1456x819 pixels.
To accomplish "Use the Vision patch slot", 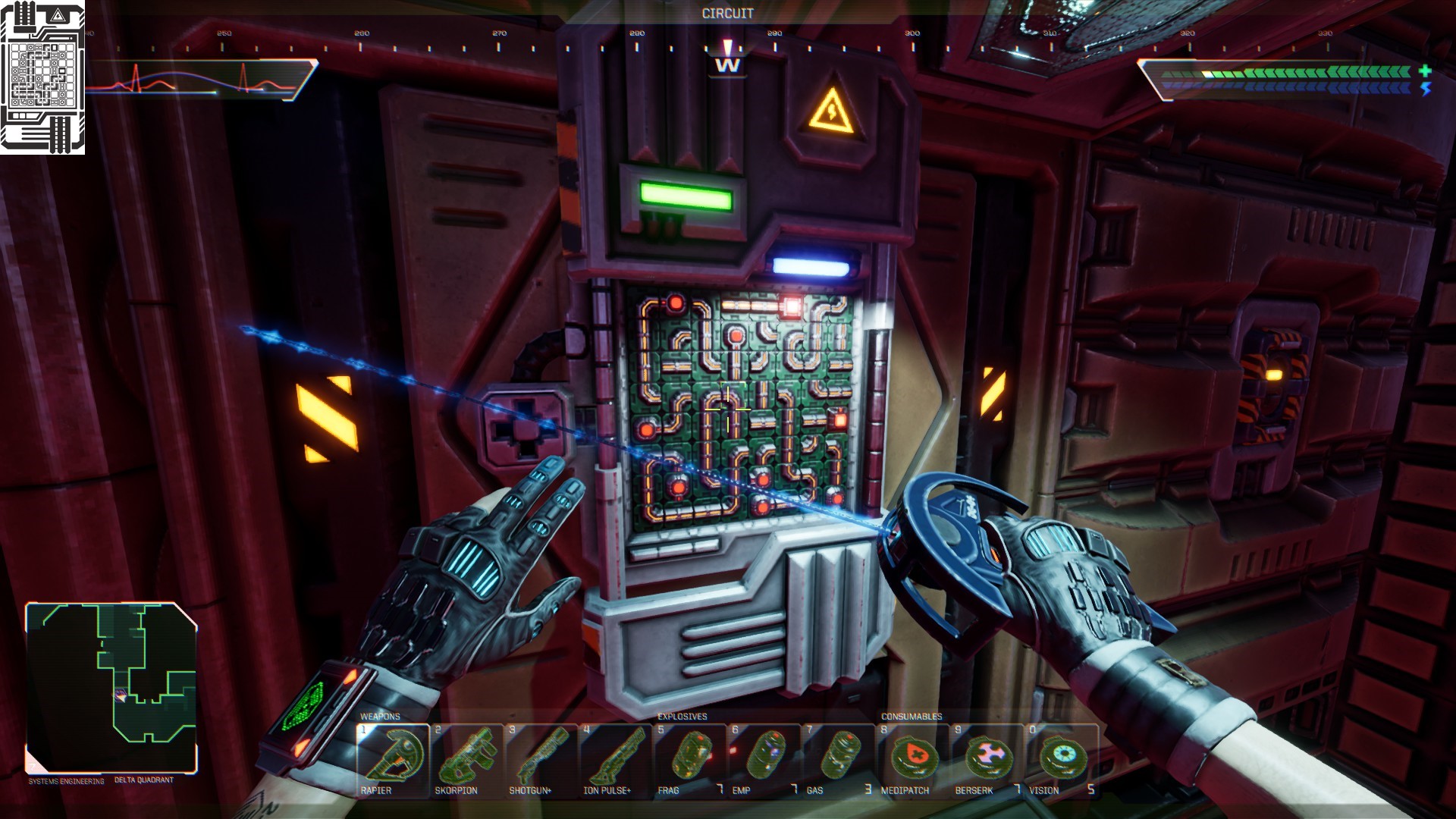I will 1061,759.
